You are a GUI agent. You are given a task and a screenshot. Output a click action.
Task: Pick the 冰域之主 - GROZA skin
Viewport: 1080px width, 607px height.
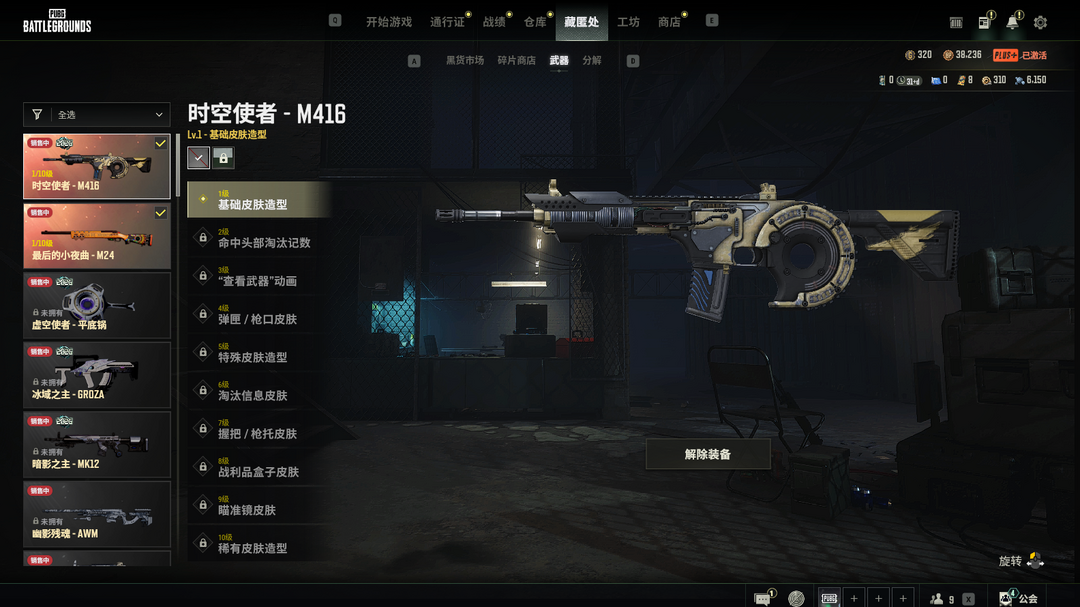pos(97,375)
